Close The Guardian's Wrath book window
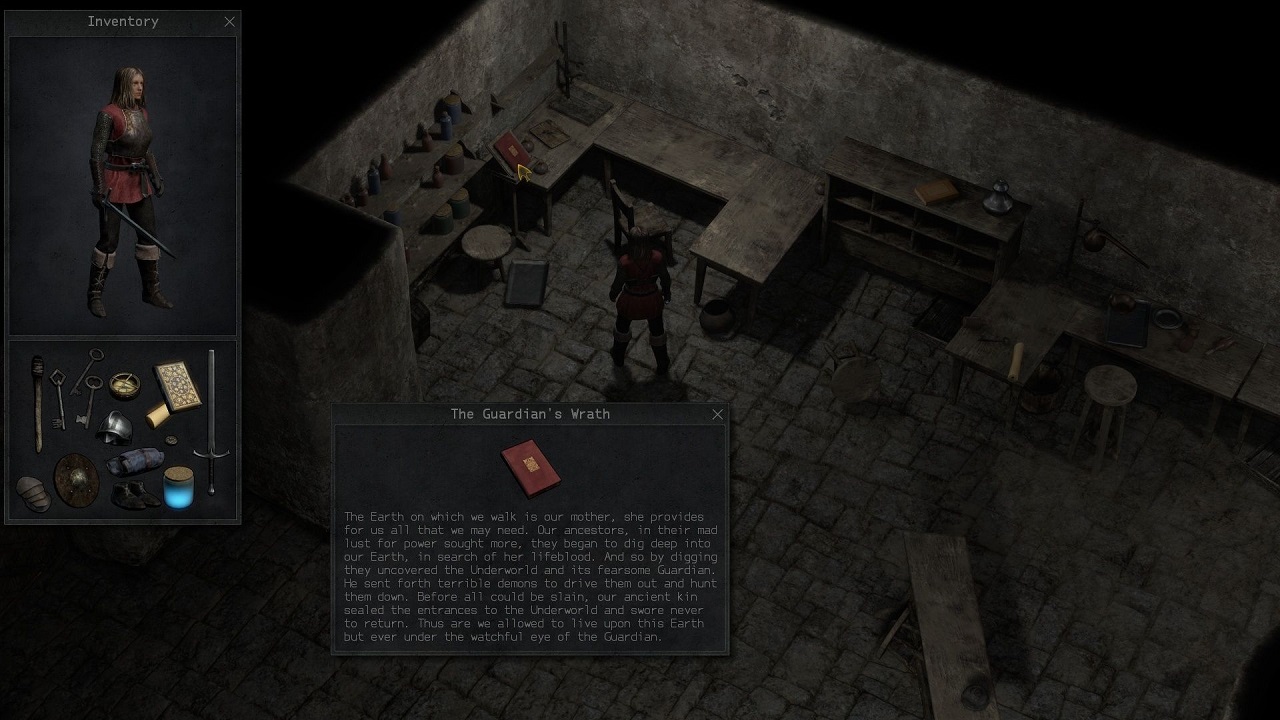This screenshot has width=1280, height=720. pyautogui.click(x=717, y=414)
